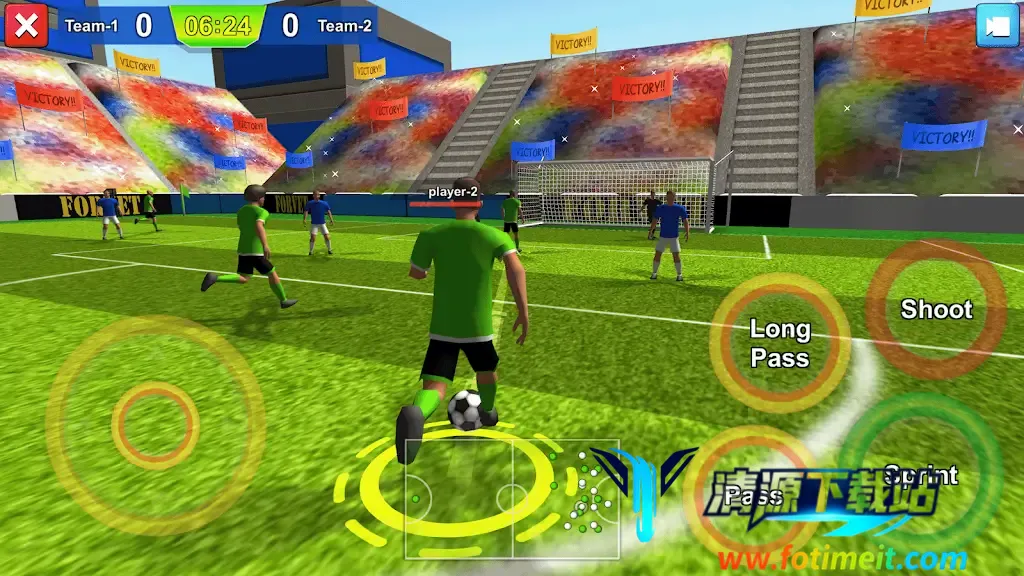Perform a Long Pass

click(780, 343)
